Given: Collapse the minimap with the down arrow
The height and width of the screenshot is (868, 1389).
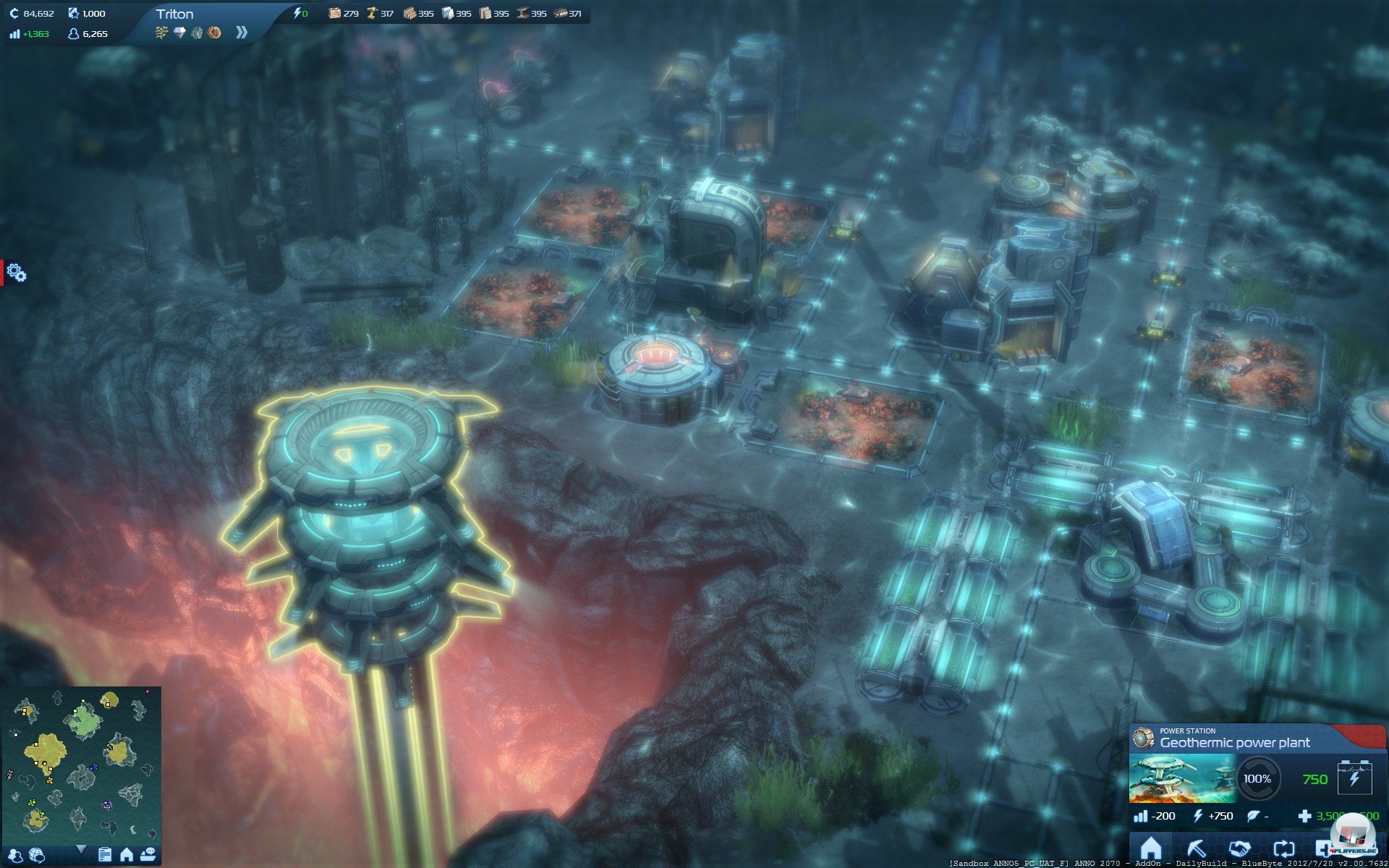Looking at the screenshot, I should pos(81,849).
